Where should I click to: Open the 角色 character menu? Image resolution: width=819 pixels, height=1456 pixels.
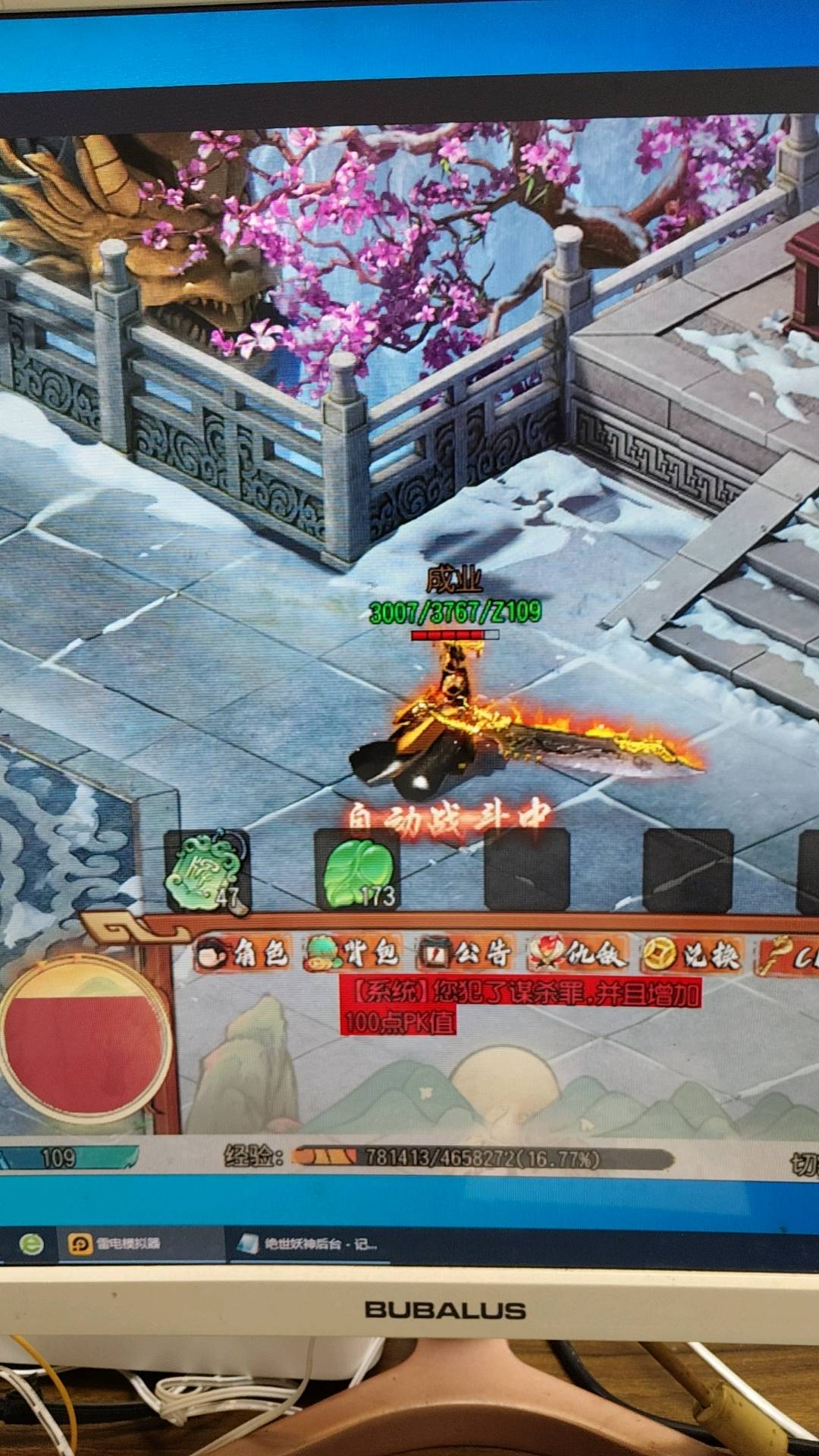pos(243,955)
